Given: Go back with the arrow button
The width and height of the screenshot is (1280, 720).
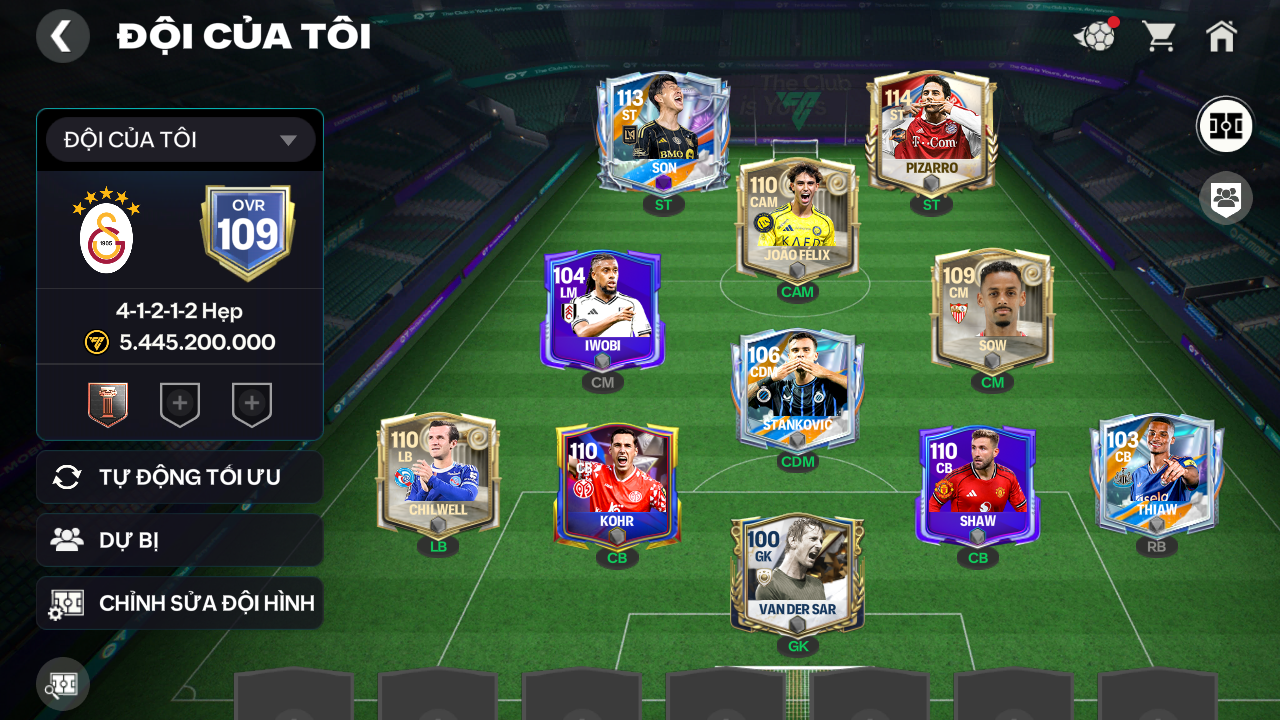Looking at the screenshot, I should (62, 37).
